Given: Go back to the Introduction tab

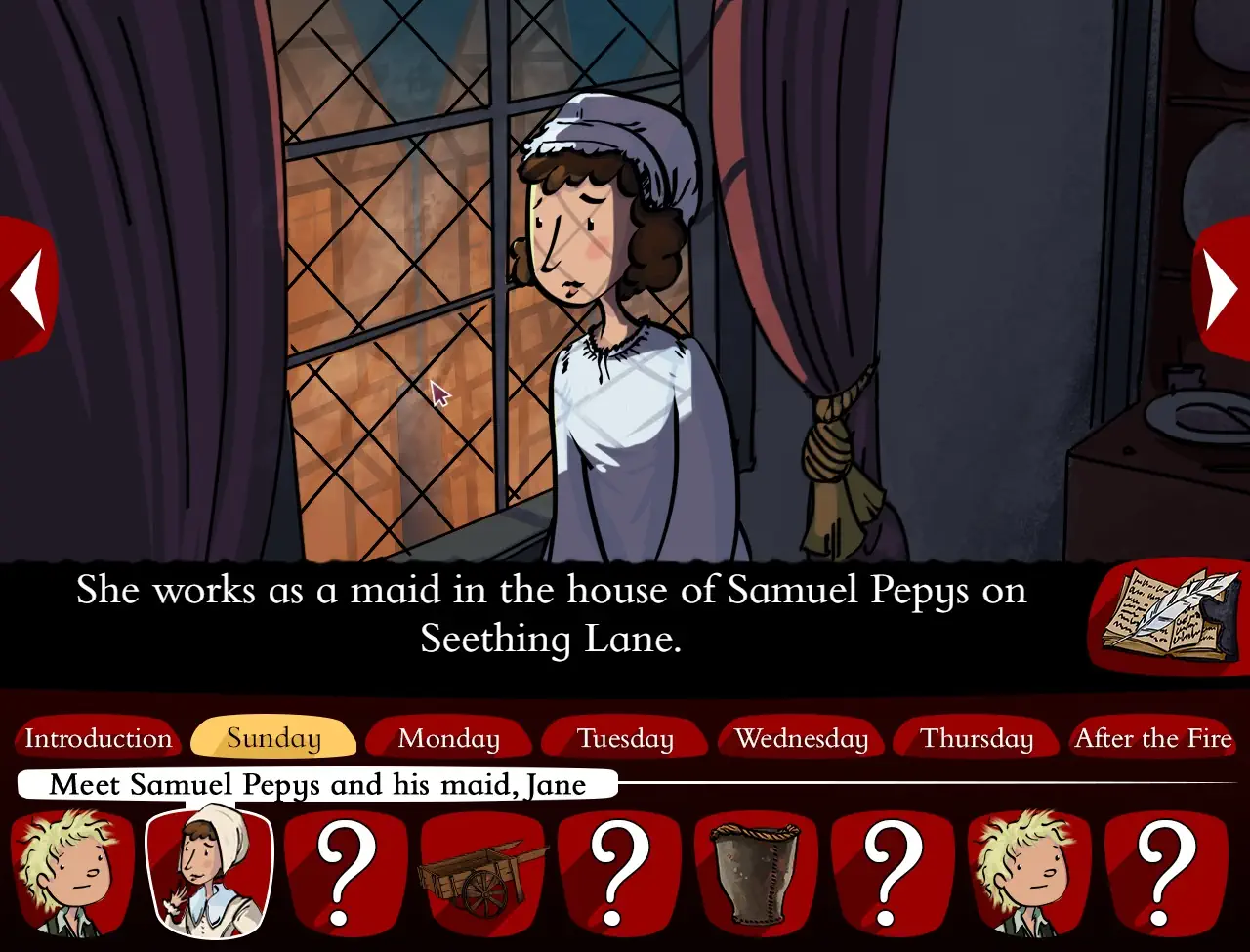Looking at the screenshot, I should click(x=98, y=739).
